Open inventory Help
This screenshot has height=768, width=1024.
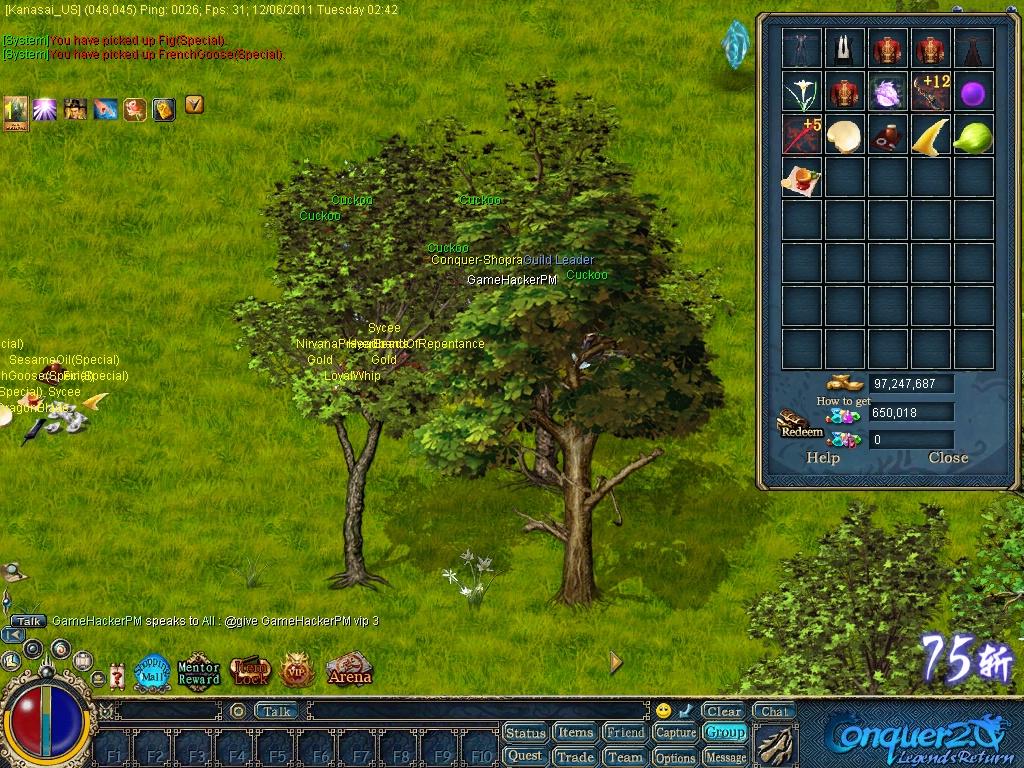coord(823,458)
